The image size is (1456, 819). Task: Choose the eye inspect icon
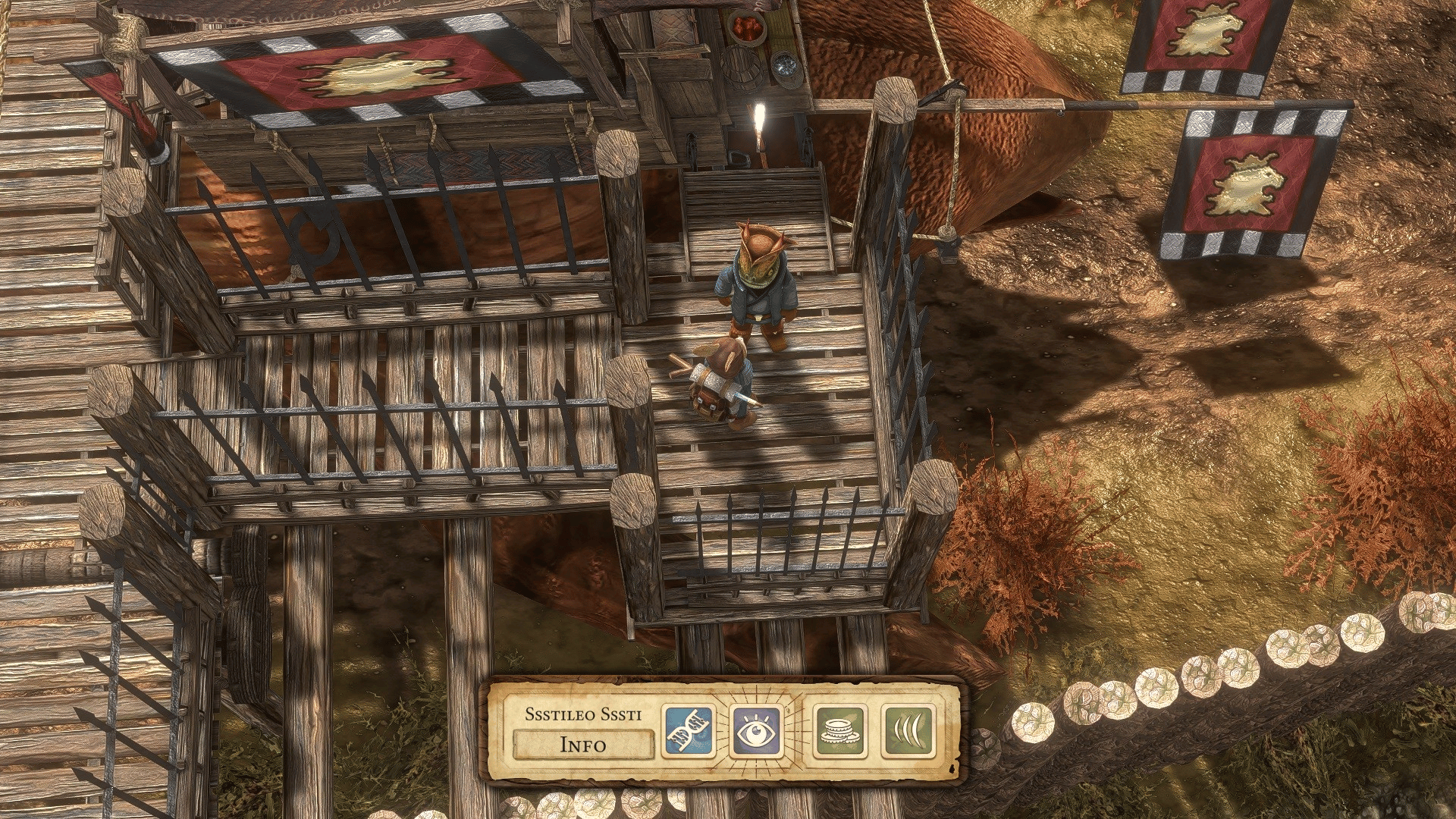[756, 732]
